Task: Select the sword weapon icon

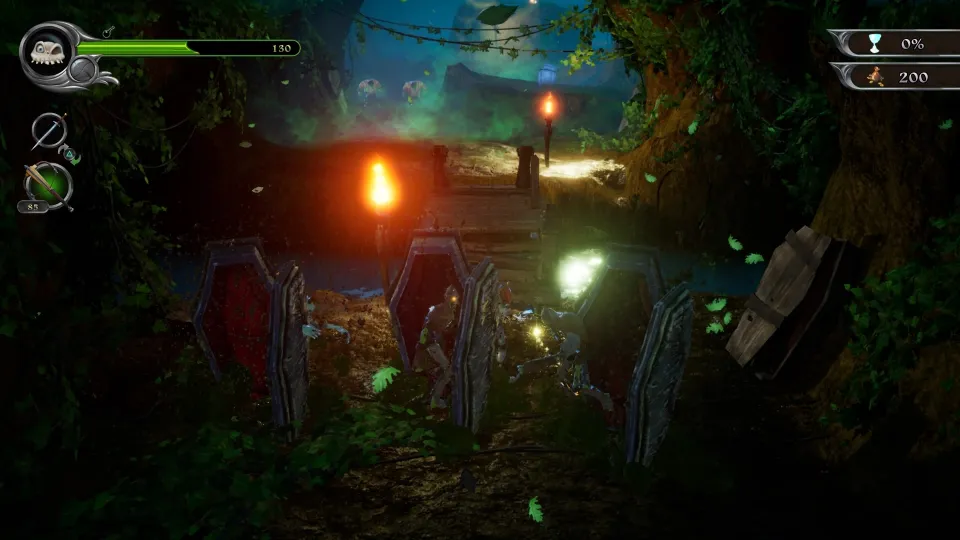Action: (x=48, y=131)
